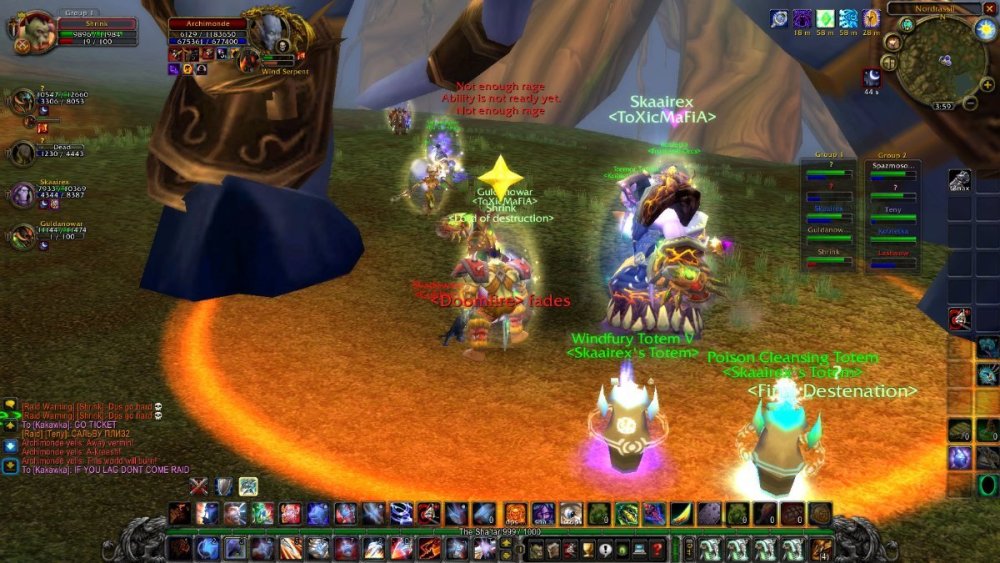Use the yellow crescent banana item slot

tap(680, 514)
